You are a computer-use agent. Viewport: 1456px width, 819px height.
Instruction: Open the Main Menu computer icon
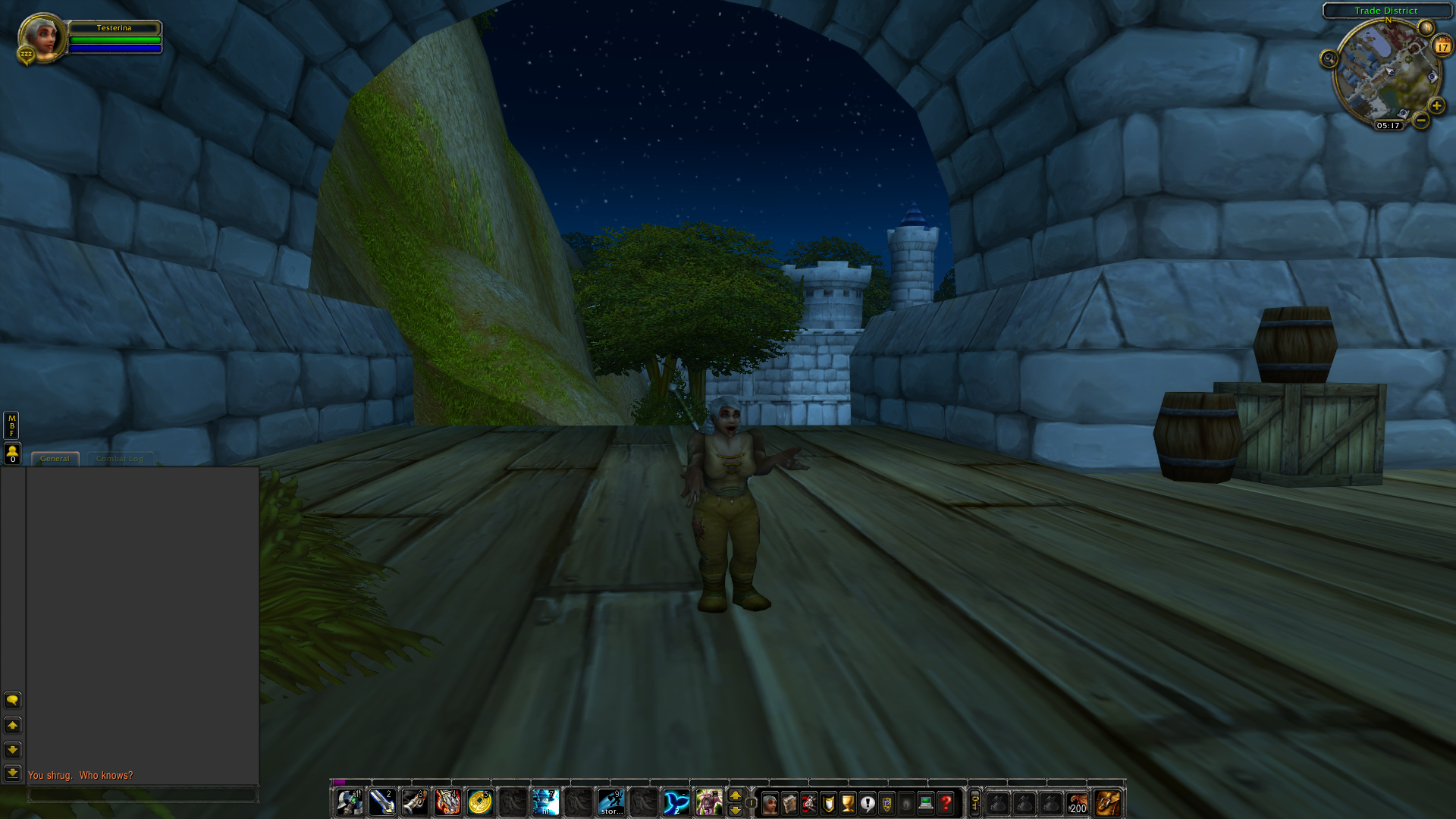tap(926, 804)
